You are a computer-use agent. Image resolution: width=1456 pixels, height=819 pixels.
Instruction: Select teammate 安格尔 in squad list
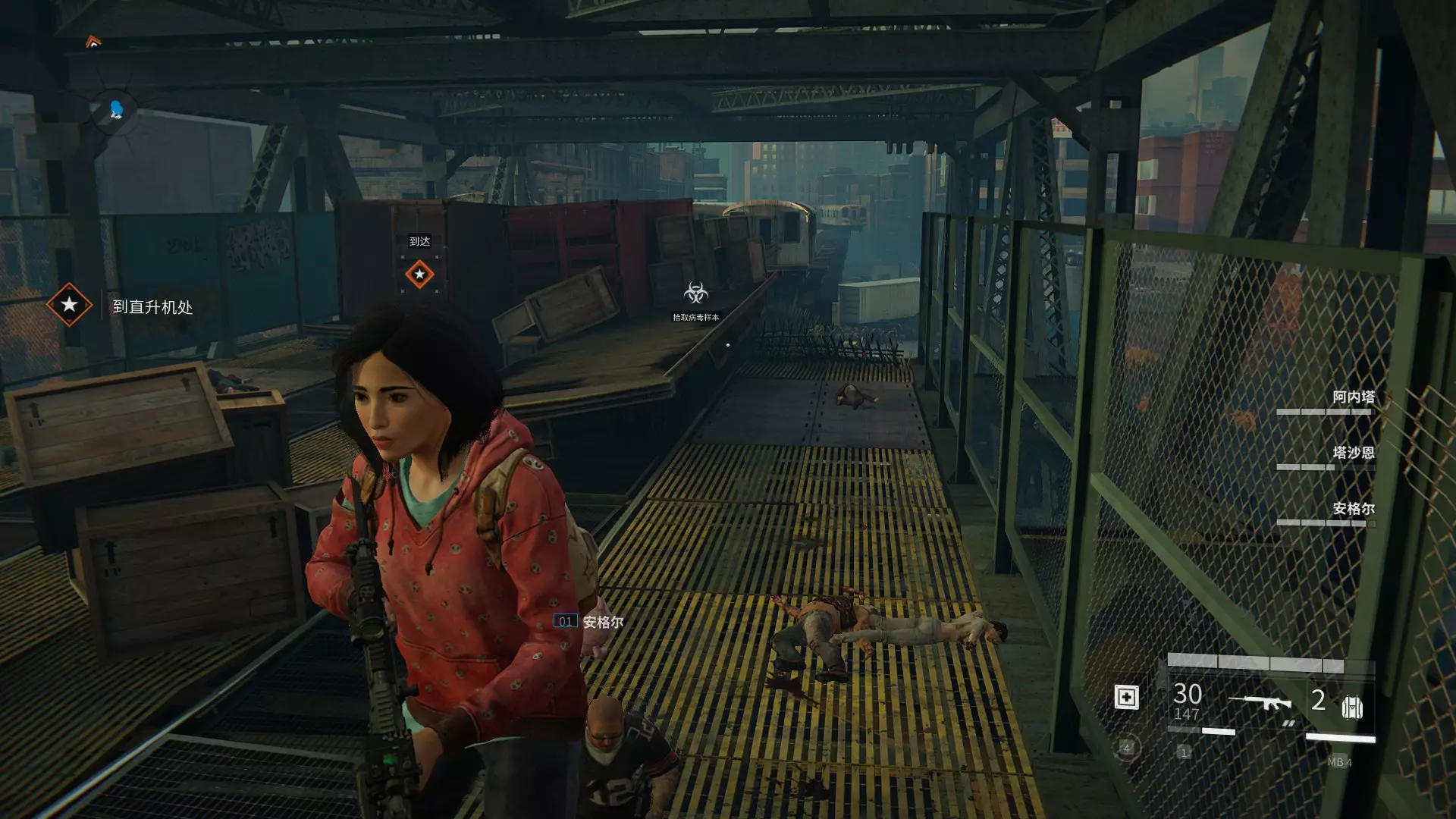(1353, 509)
